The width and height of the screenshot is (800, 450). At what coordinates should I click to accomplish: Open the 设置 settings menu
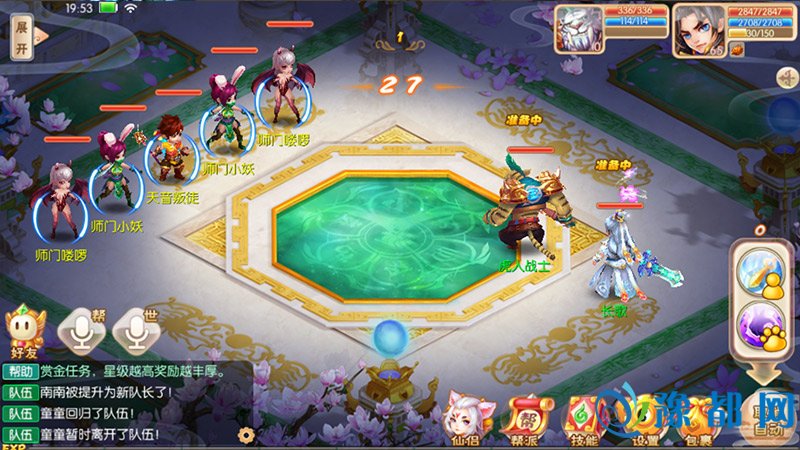tap(645, 418)
